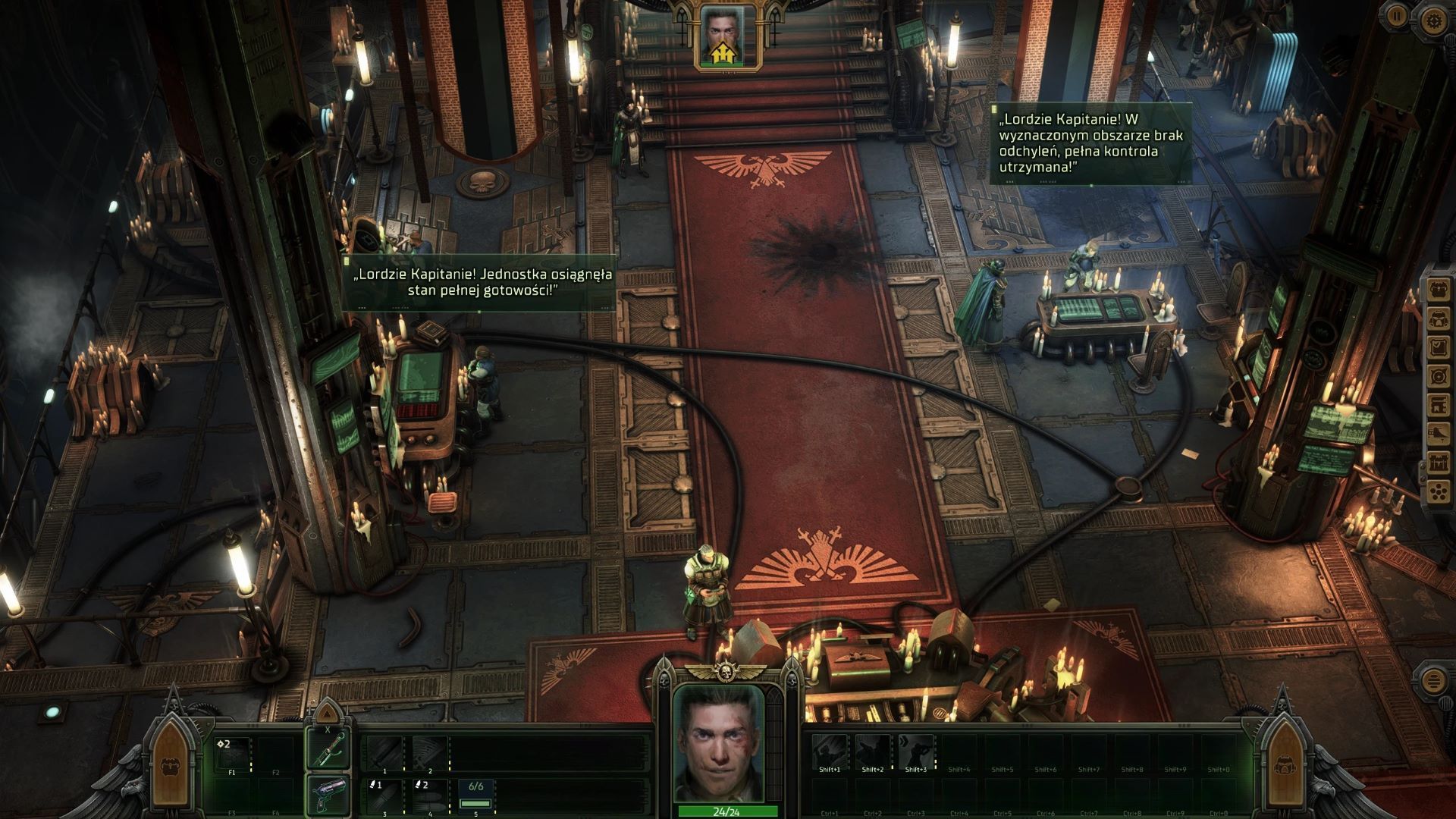Image resolution: width=1456 pixels, height=819 pixels.
Task: Activate the single shot ability, slot 3
Action: [385, 795]
